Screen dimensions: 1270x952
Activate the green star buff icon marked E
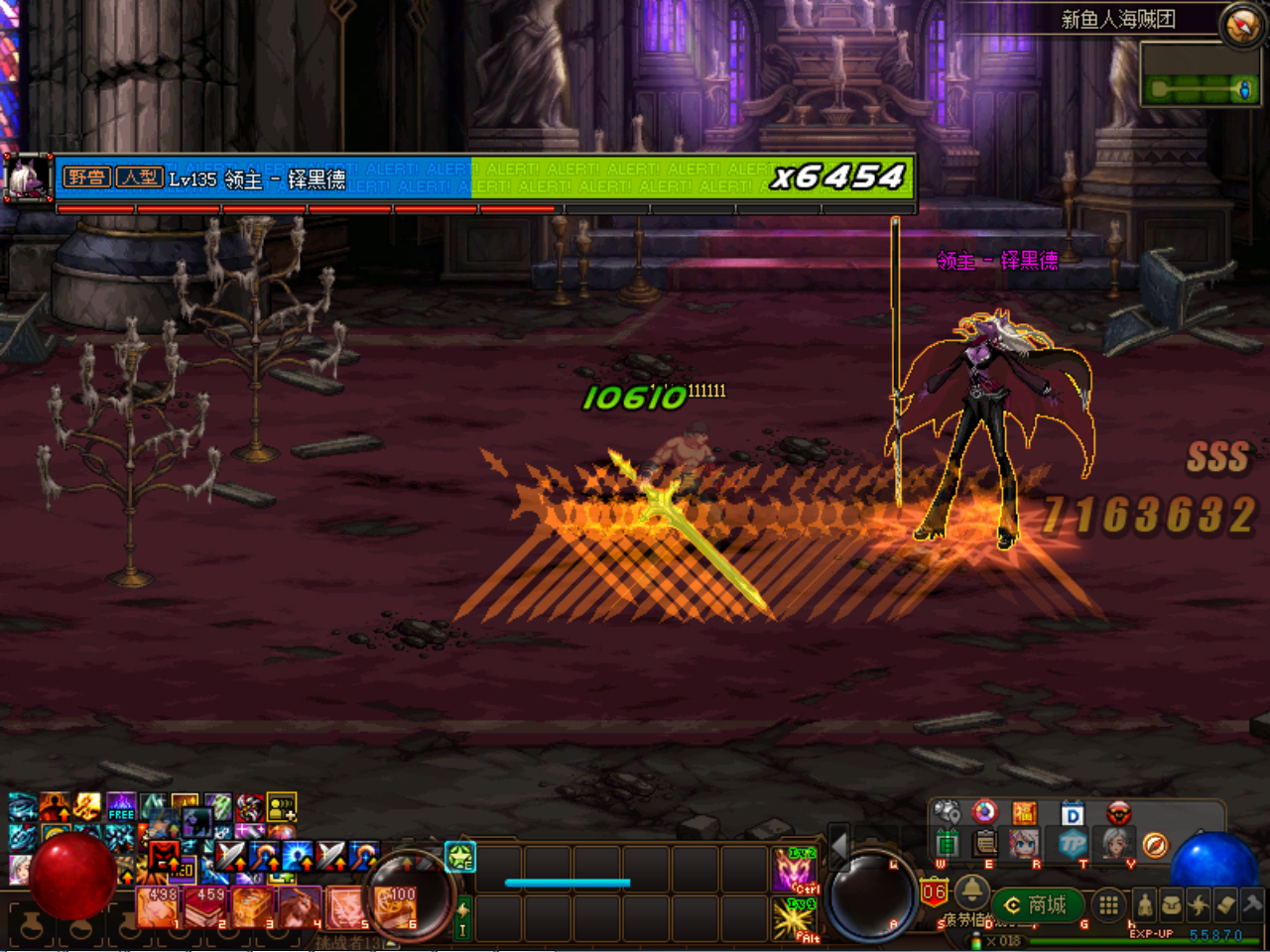pos(459,857)
